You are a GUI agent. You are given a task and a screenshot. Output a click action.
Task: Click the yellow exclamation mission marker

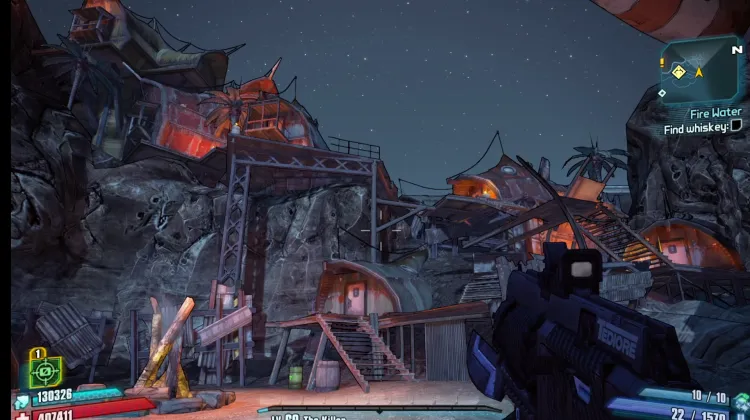[x=662, y=62]
